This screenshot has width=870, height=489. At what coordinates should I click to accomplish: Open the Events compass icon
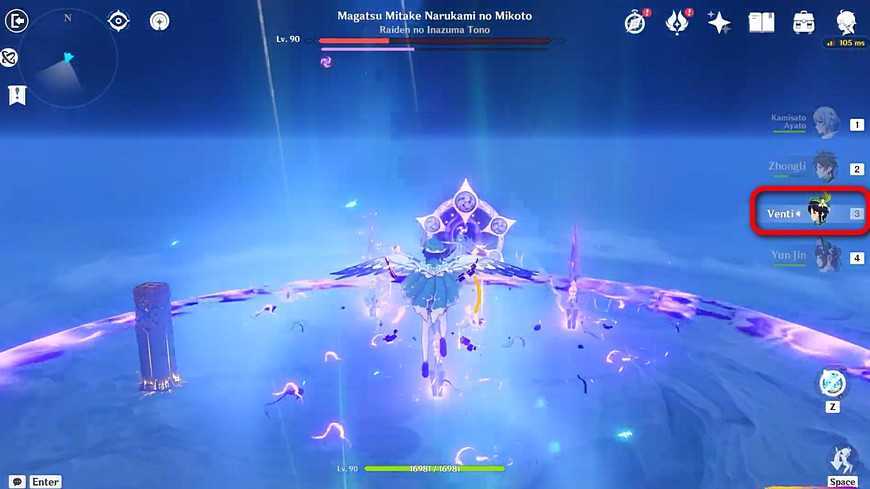tap(635, 22)
